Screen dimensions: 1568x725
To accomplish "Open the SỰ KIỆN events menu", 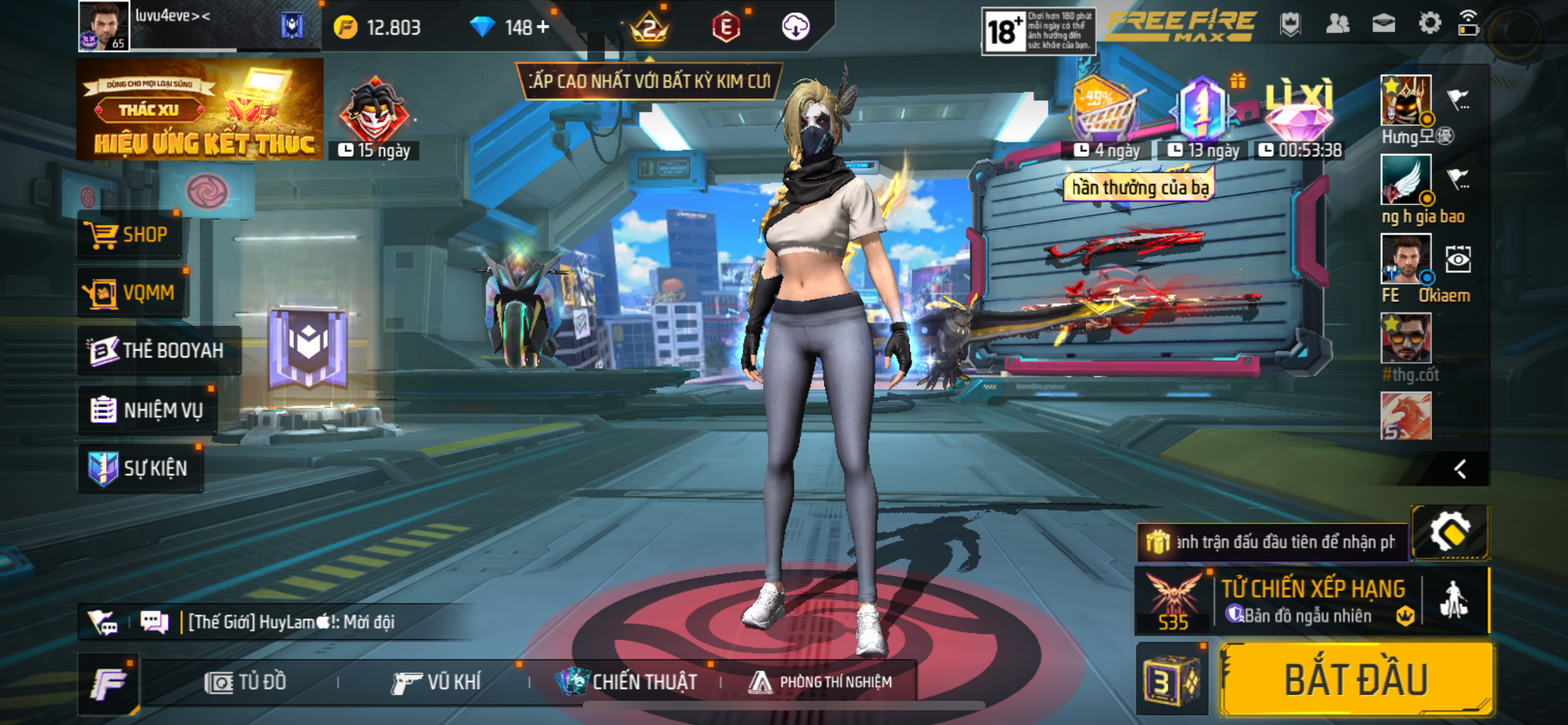I will [140, 468].
